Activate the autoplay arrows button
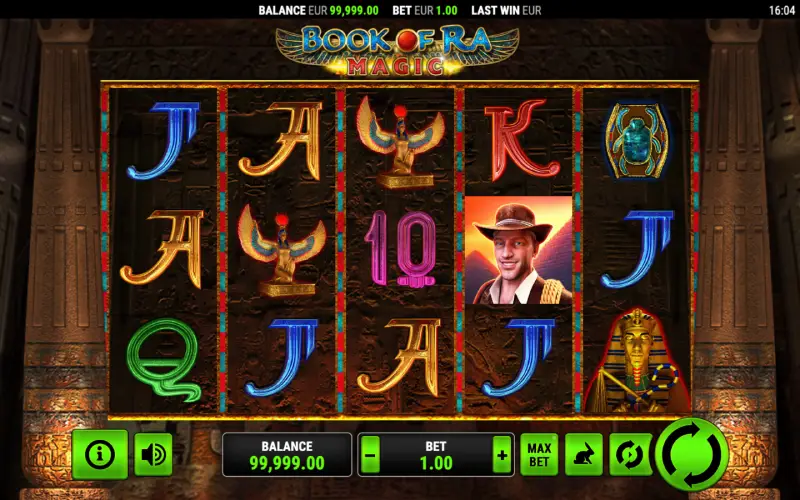The height and width of the screenshot is (500, 800). tap(627, 455)
